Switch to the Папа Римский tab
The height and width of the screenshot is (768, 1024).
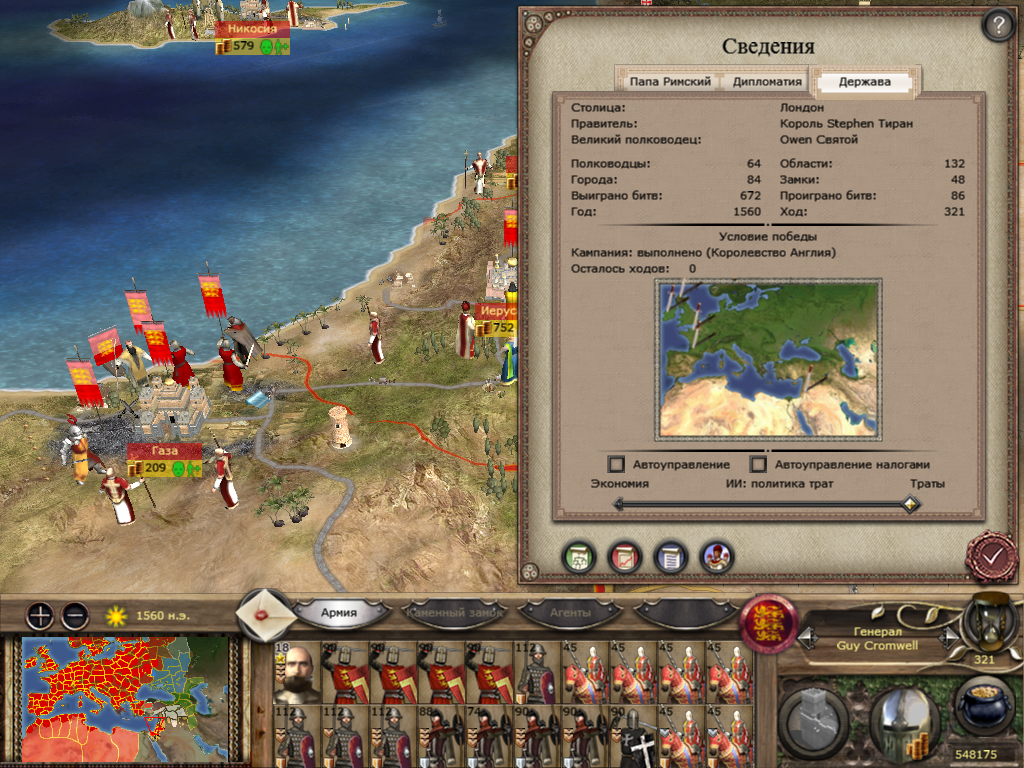670,82
